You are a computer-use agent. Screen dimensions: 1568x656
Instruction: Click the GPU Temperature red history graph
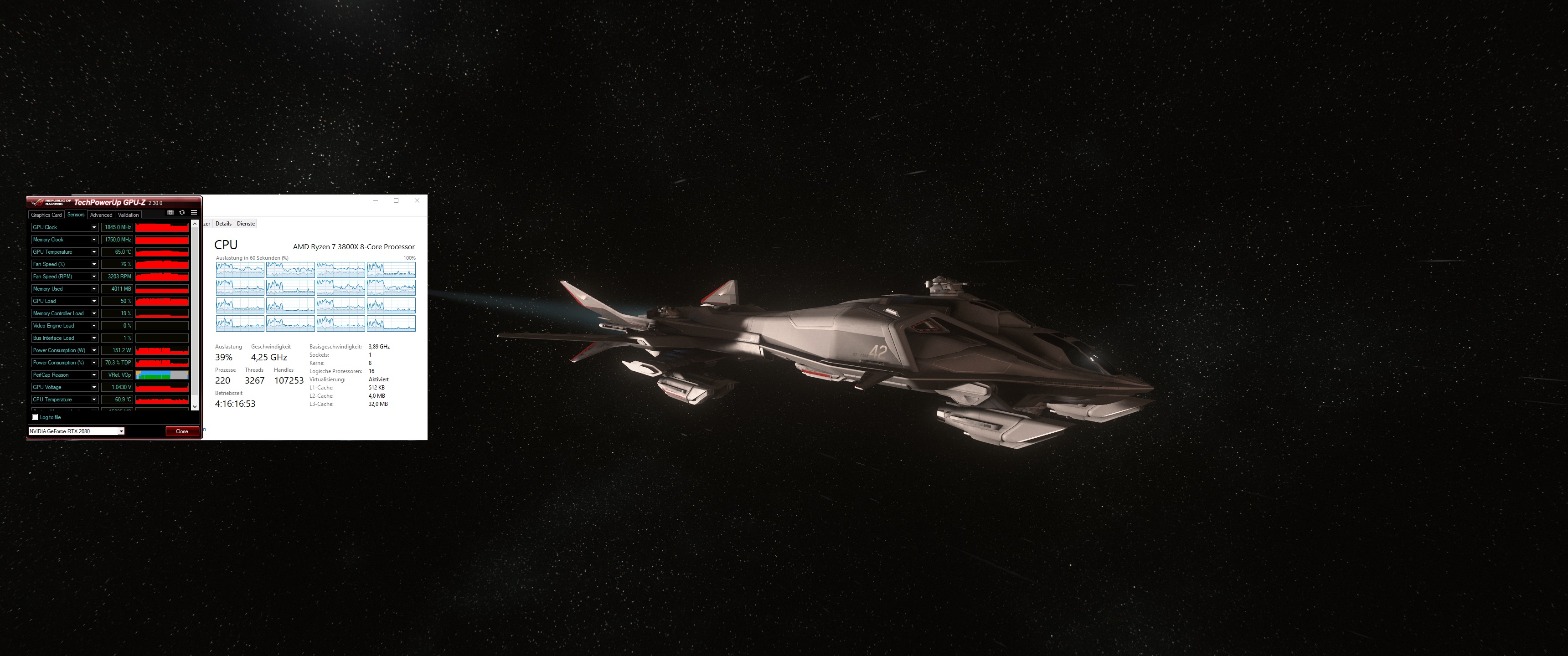tap(162, 252)
